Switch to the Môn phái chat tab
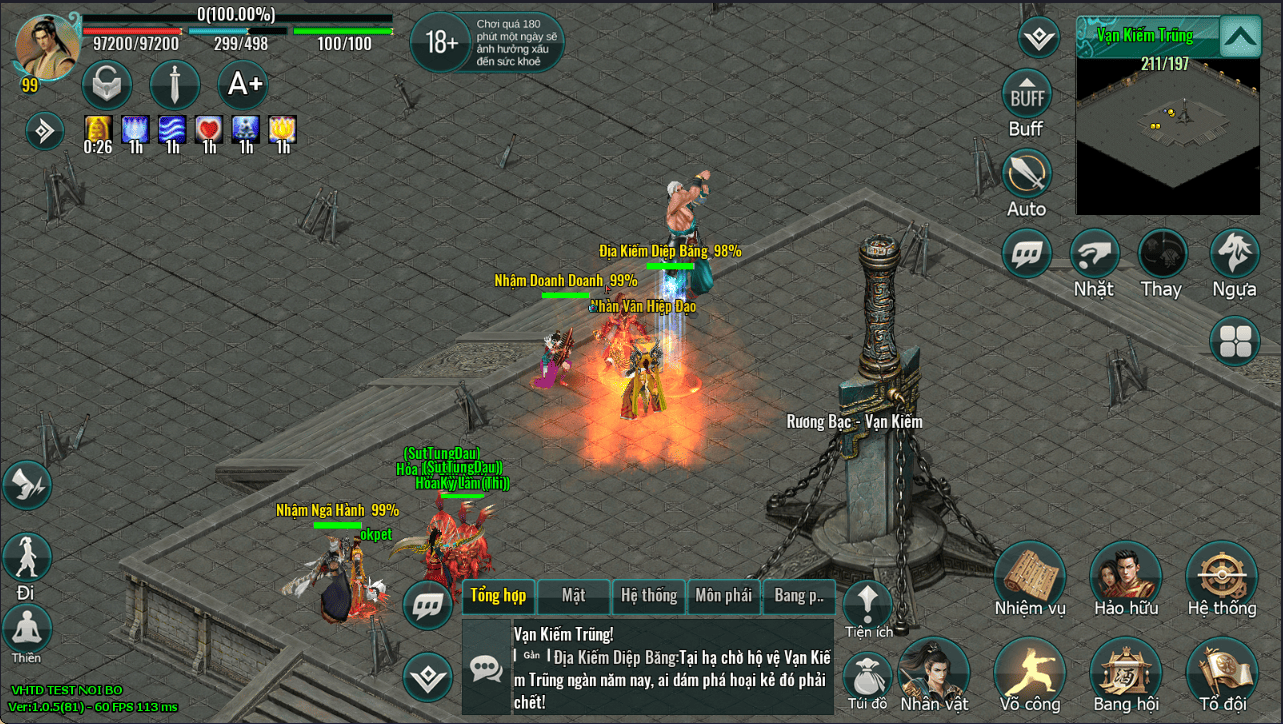This screenshot has height=724, width=1283. click(723, 596)
